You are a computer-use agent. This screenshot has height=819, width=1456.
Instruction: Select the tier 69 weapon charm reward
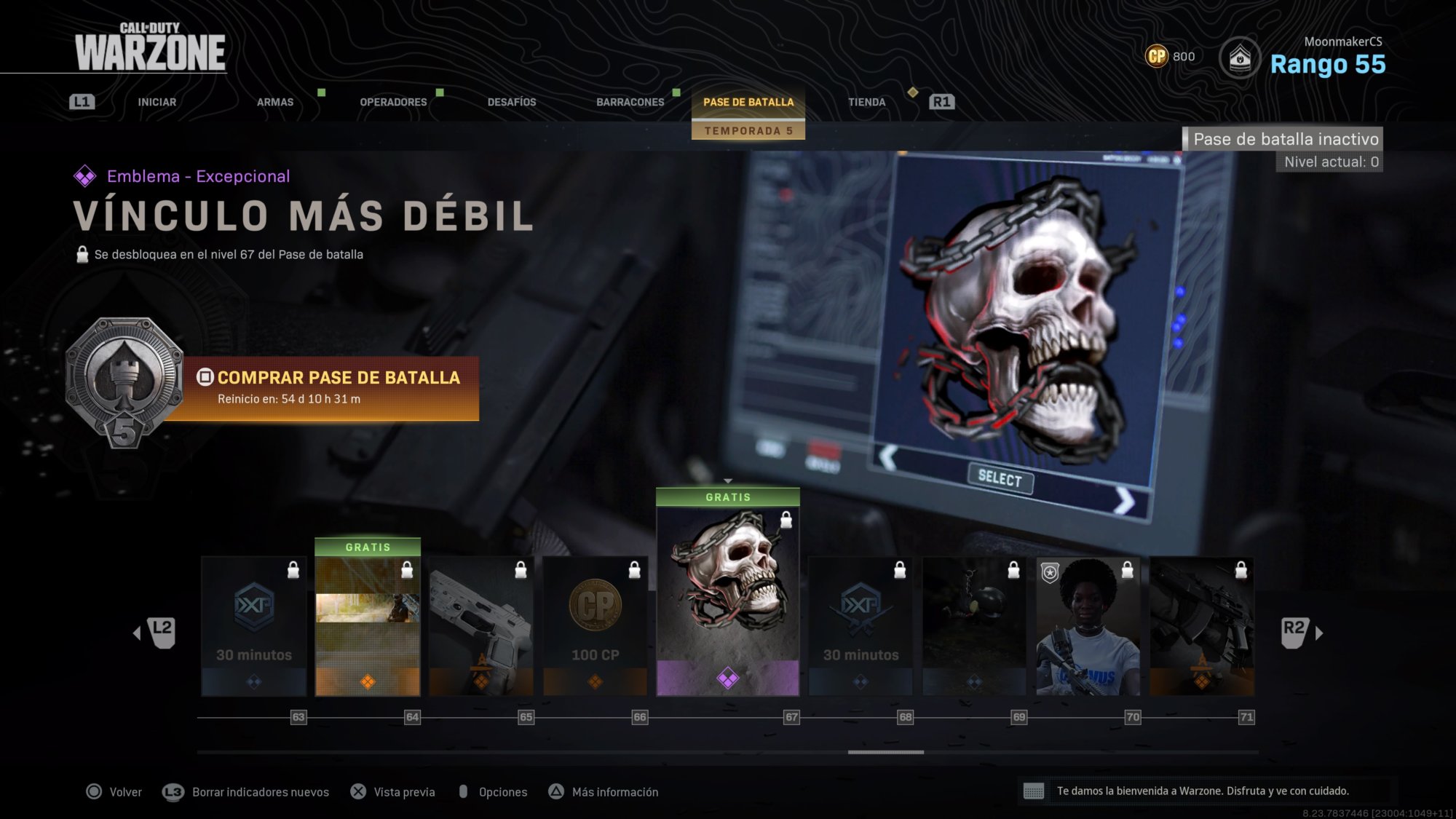(974, 626)
